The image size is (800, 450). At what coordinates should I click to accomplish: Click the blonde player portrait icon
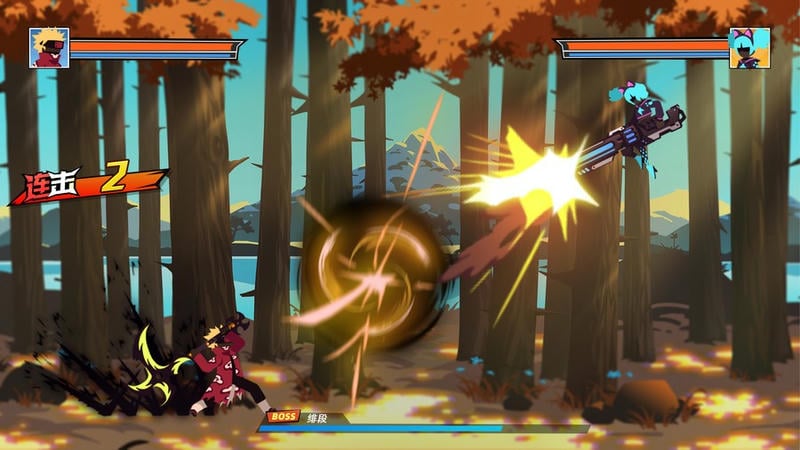pyautogui.click(x=49, y=48)
